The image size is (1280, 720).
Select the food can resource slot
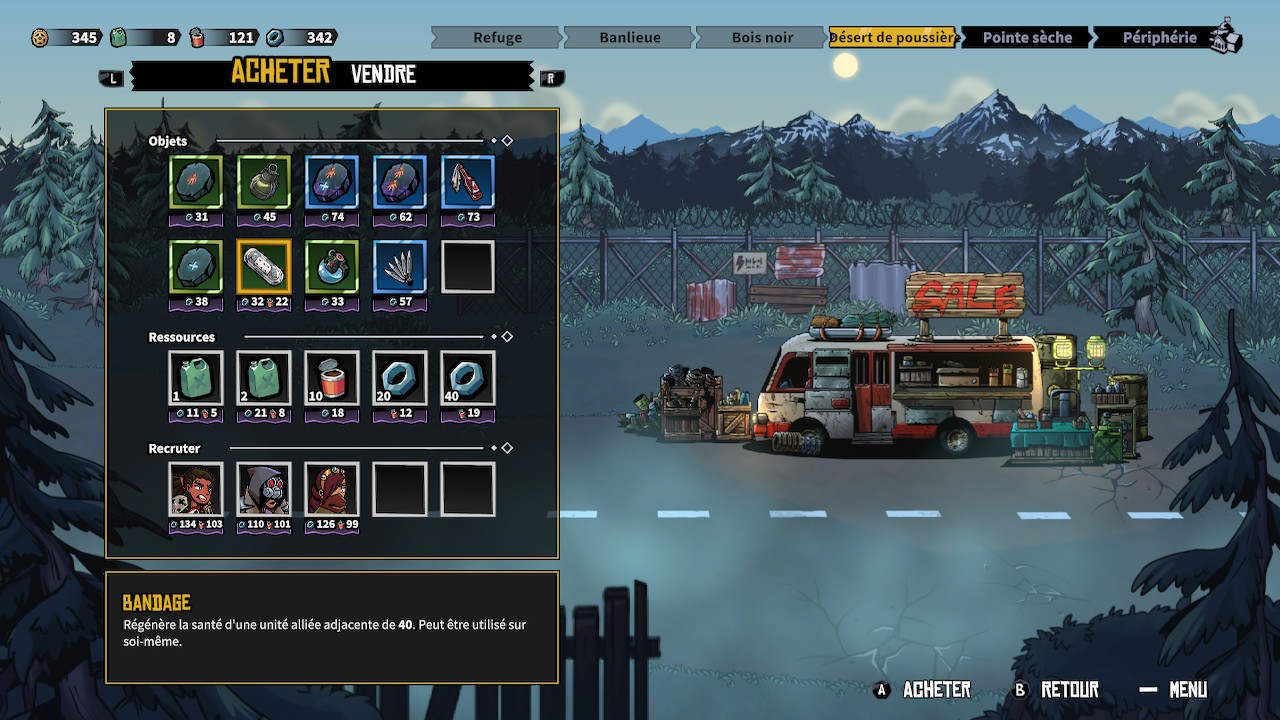332,379
